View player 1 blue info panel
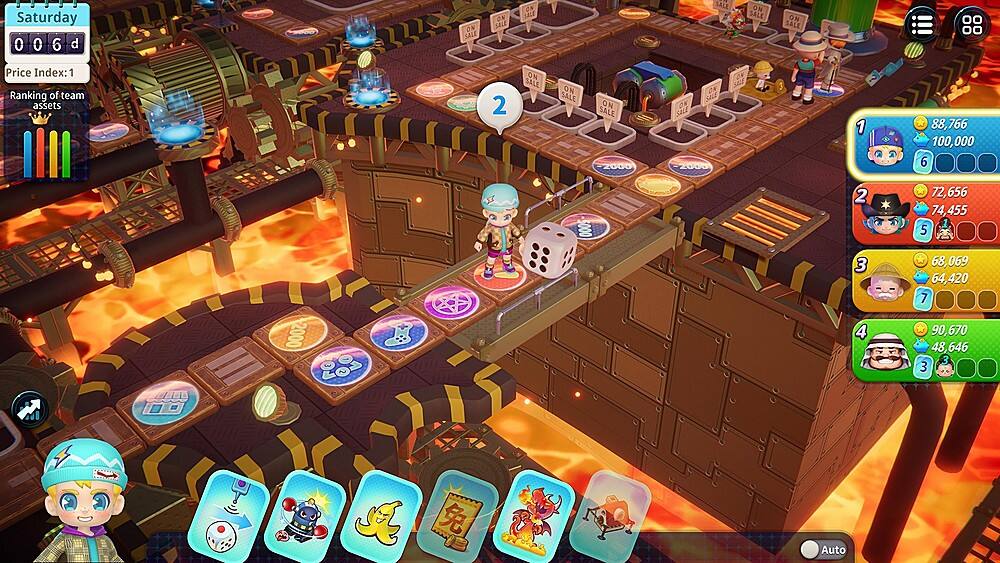1000x563 pixels. pos(924,146)
